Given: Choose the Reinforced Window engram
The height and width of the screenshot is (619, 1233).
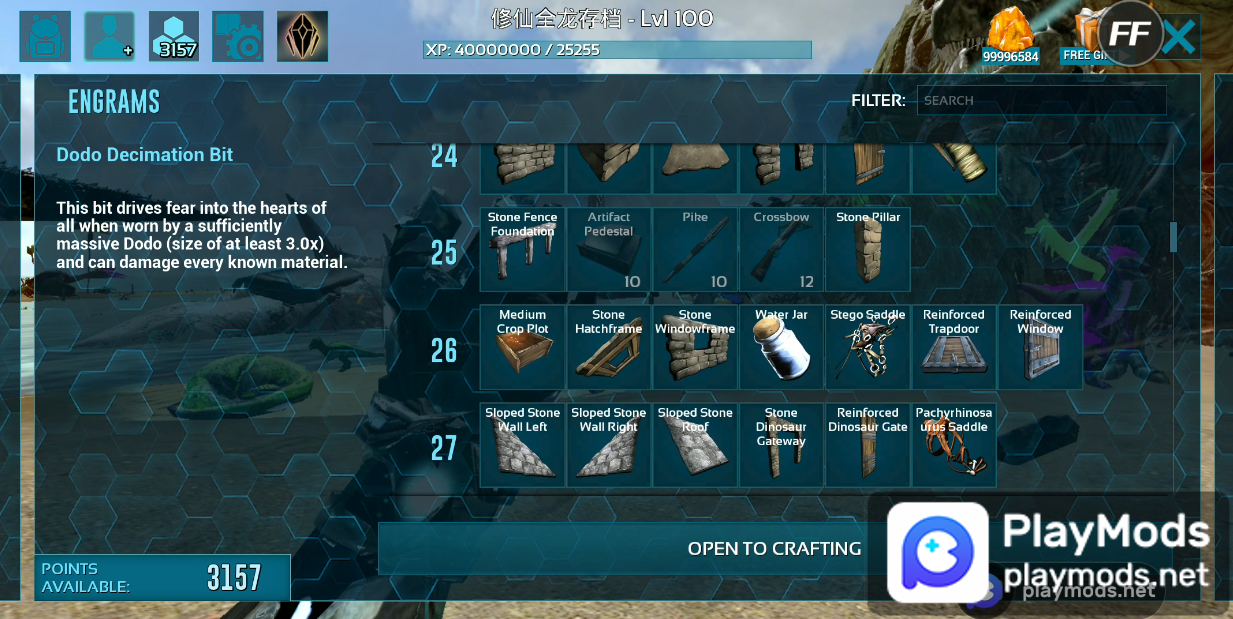Looking at the screenshot, I should click(1040, 347).
